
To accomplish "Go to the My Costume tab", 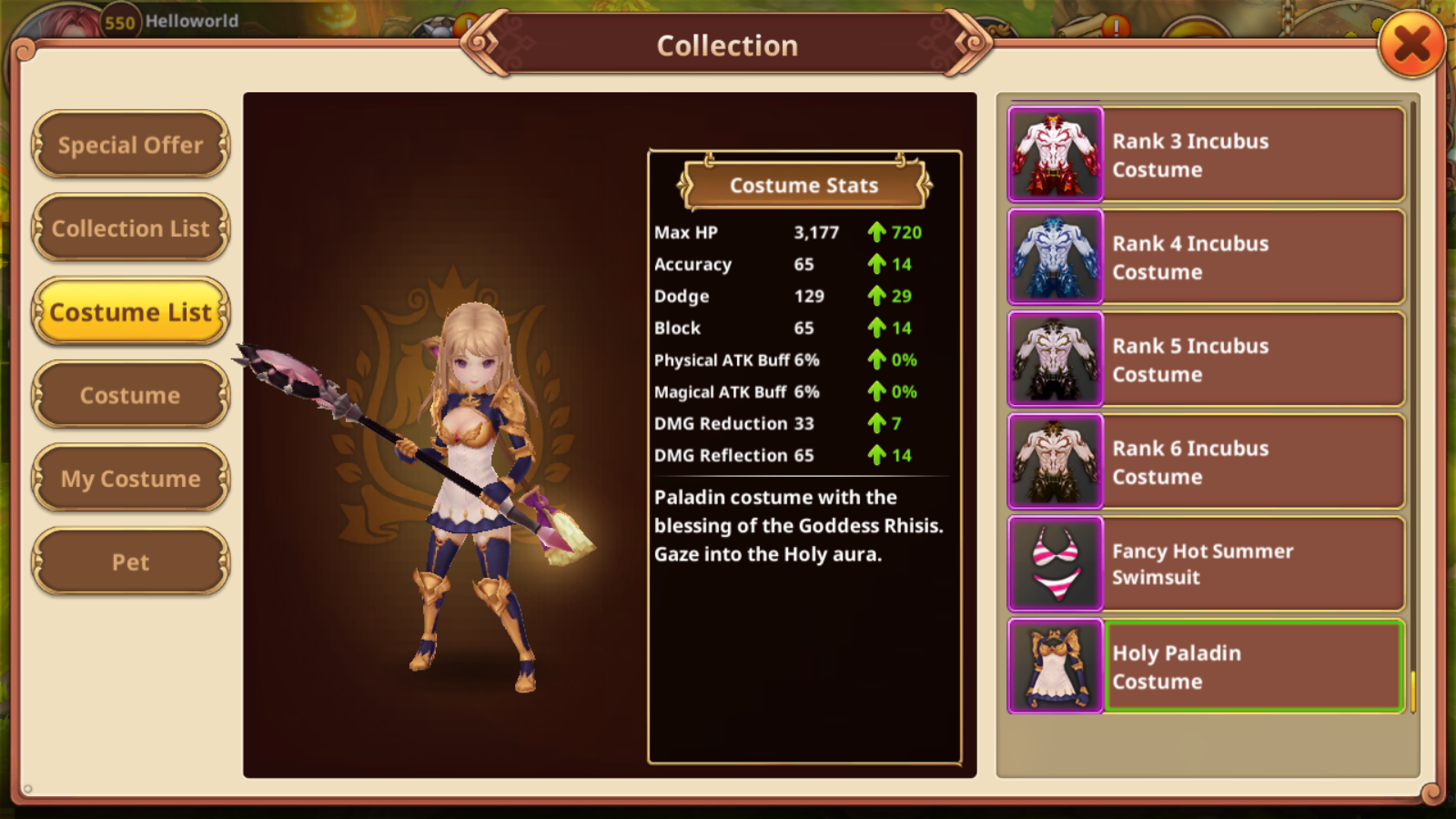I will (x=131, y=479).
